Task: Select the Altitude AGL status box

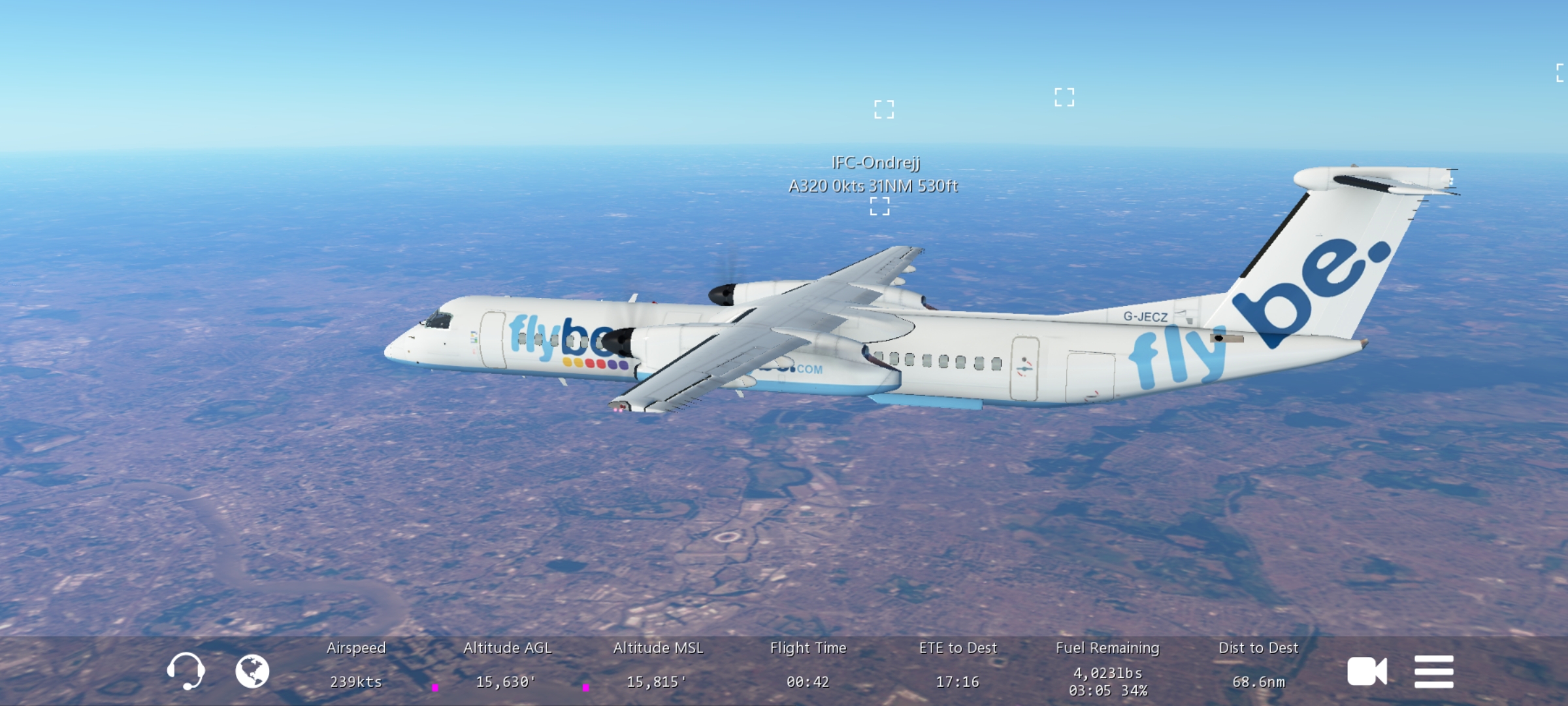Action: [x=507, y=665]
